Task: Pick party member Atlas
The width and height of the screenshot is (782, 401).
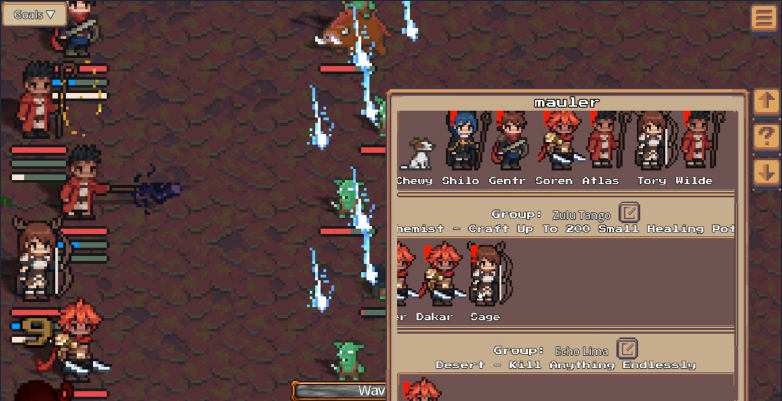Action: click(x=602, y=141)
